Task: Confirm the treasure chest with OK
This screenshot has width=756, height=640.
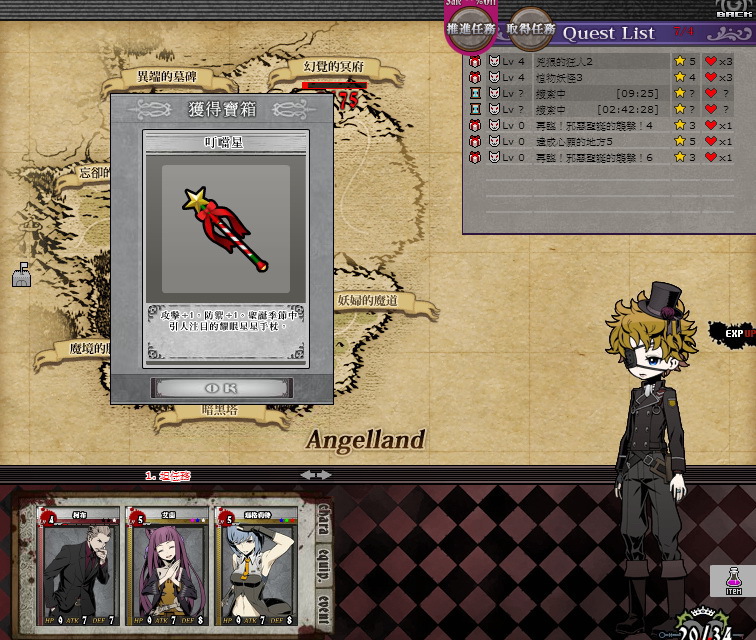Action: 221,387
